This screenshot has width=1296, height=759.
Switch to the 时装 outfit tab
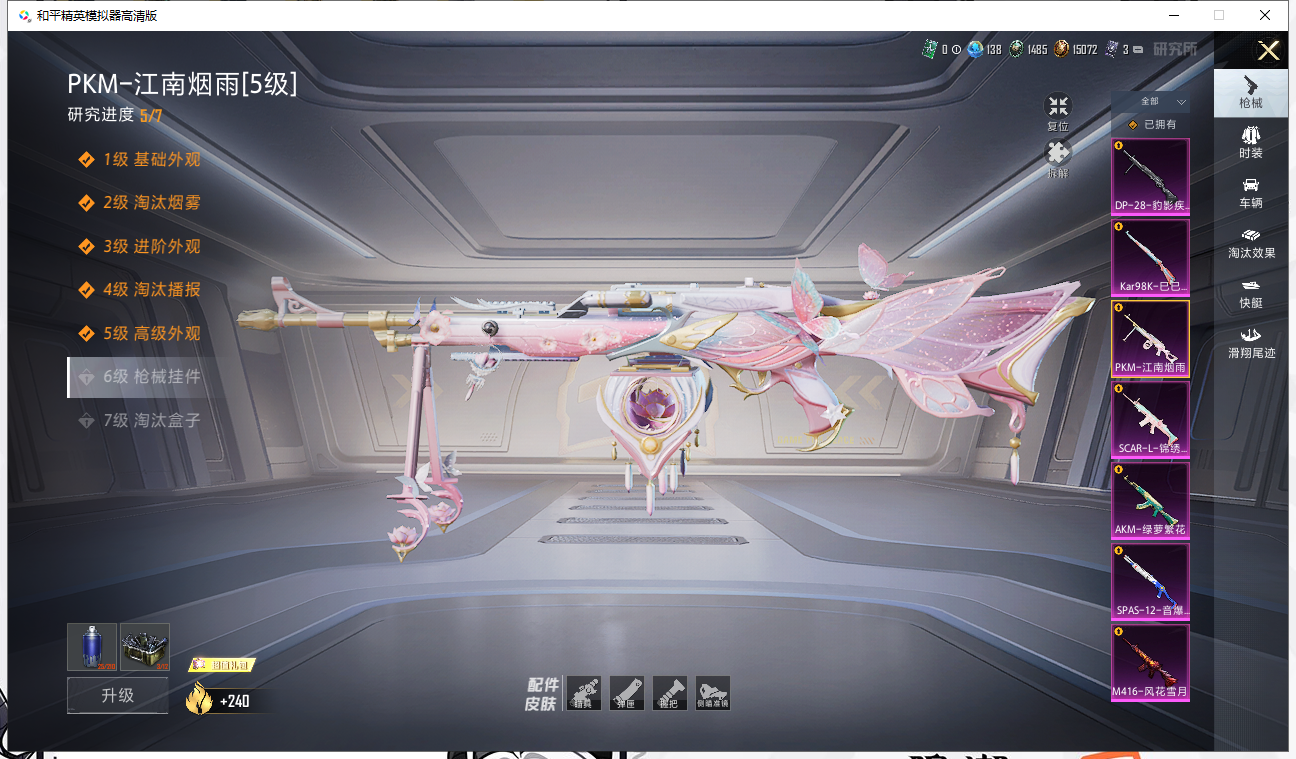1250,142
